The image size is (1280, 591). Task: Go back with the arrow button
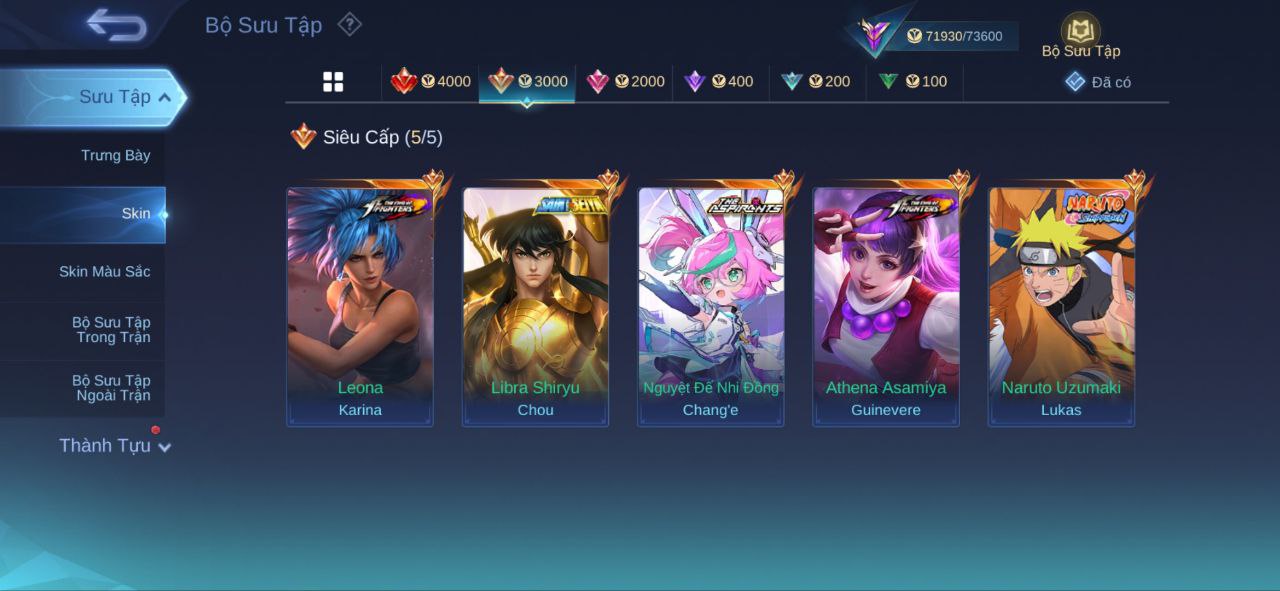coord(116,25)
